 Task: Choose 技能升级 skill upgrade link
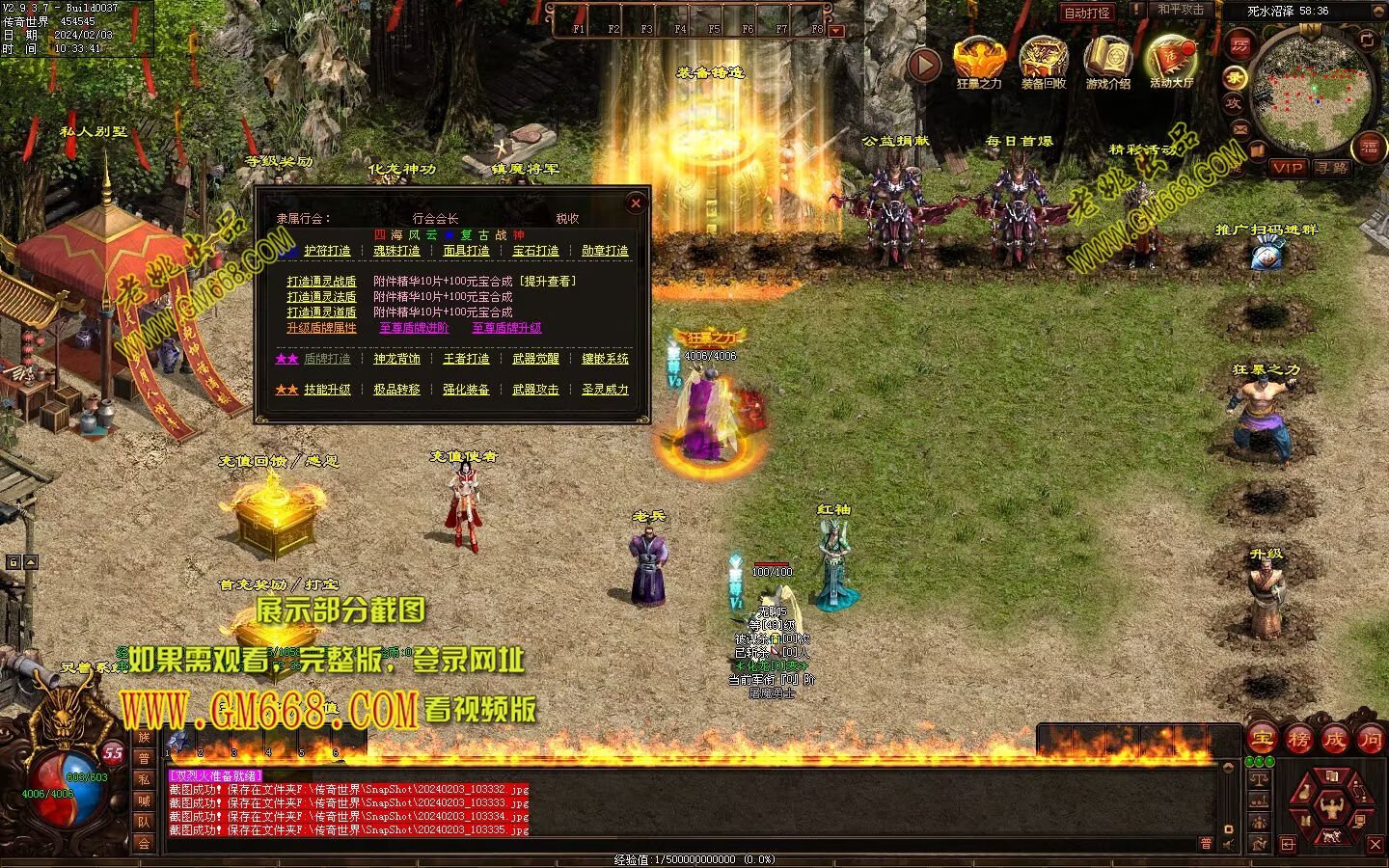(327, 390)
